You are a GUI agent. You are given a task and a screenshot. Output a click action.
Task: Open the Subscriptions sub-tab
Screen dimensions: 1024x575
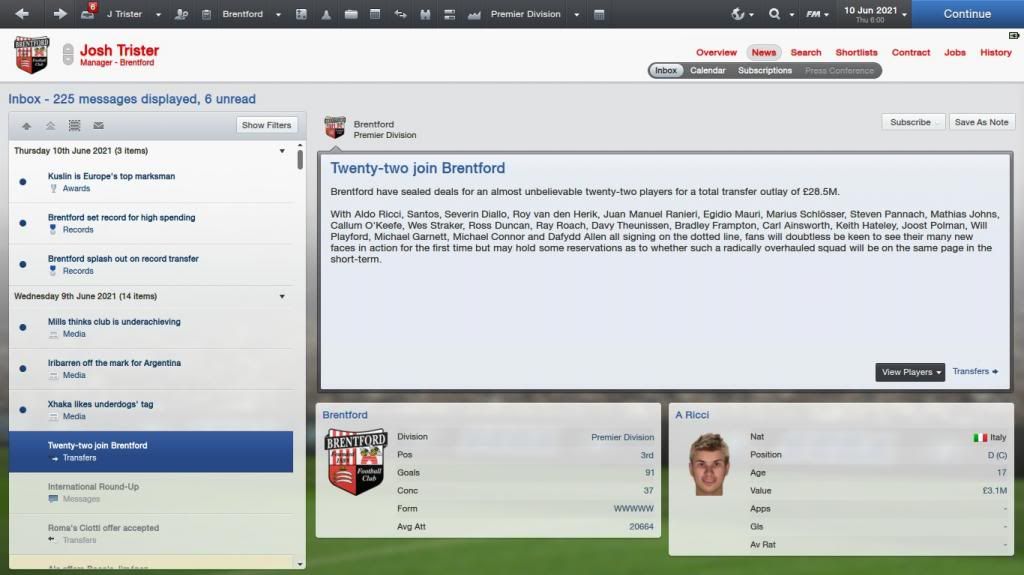coord(765,71)
